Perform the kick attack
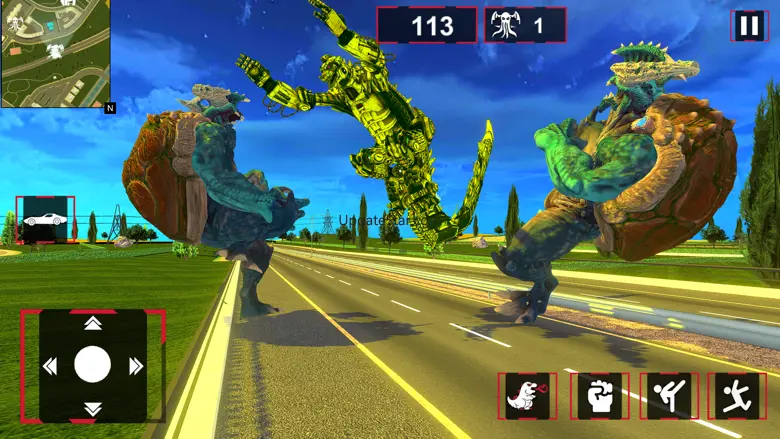Viewport: 780px width, 439px height. click(669, 396)
